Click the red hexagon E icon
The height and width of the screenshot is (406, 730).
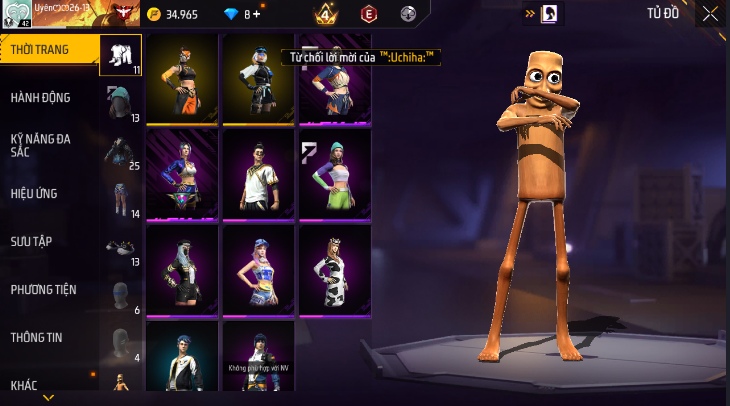[x=368, y=14]
